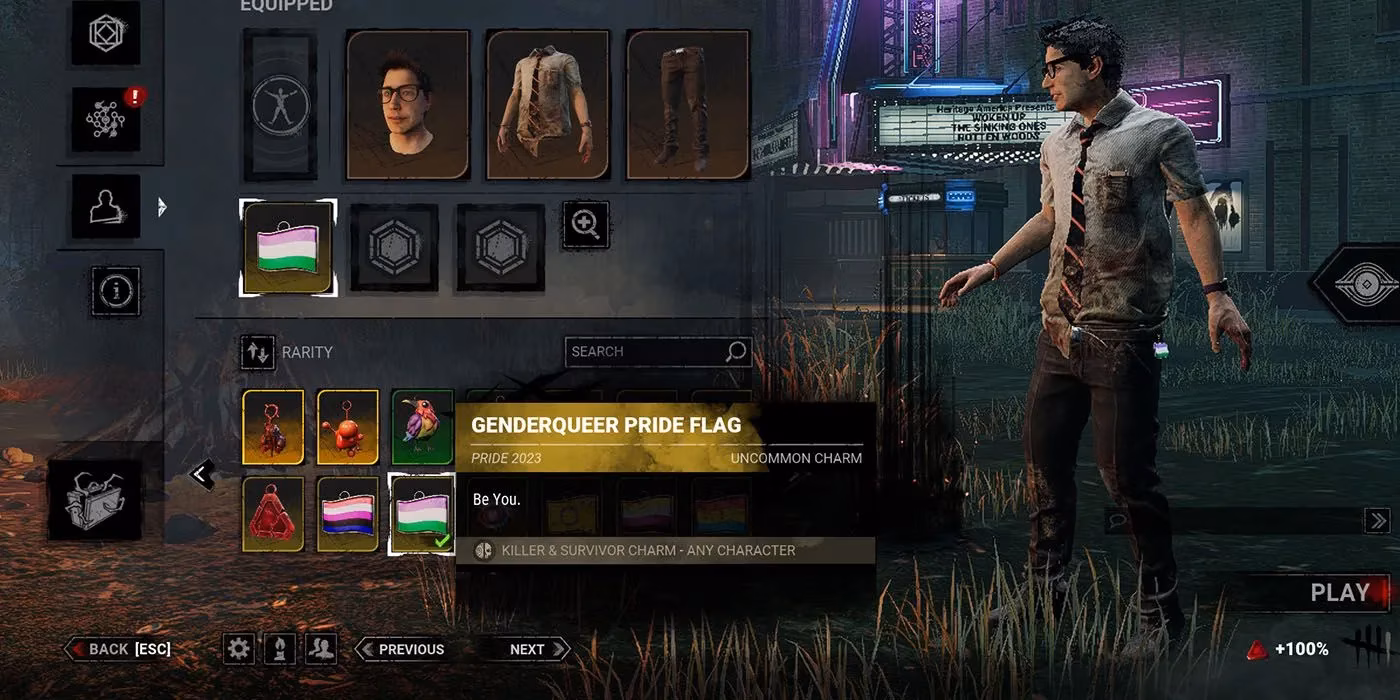Screen dimensions: 1400x700
Task: Pick the red triangle charm
Action: [272, 514]
